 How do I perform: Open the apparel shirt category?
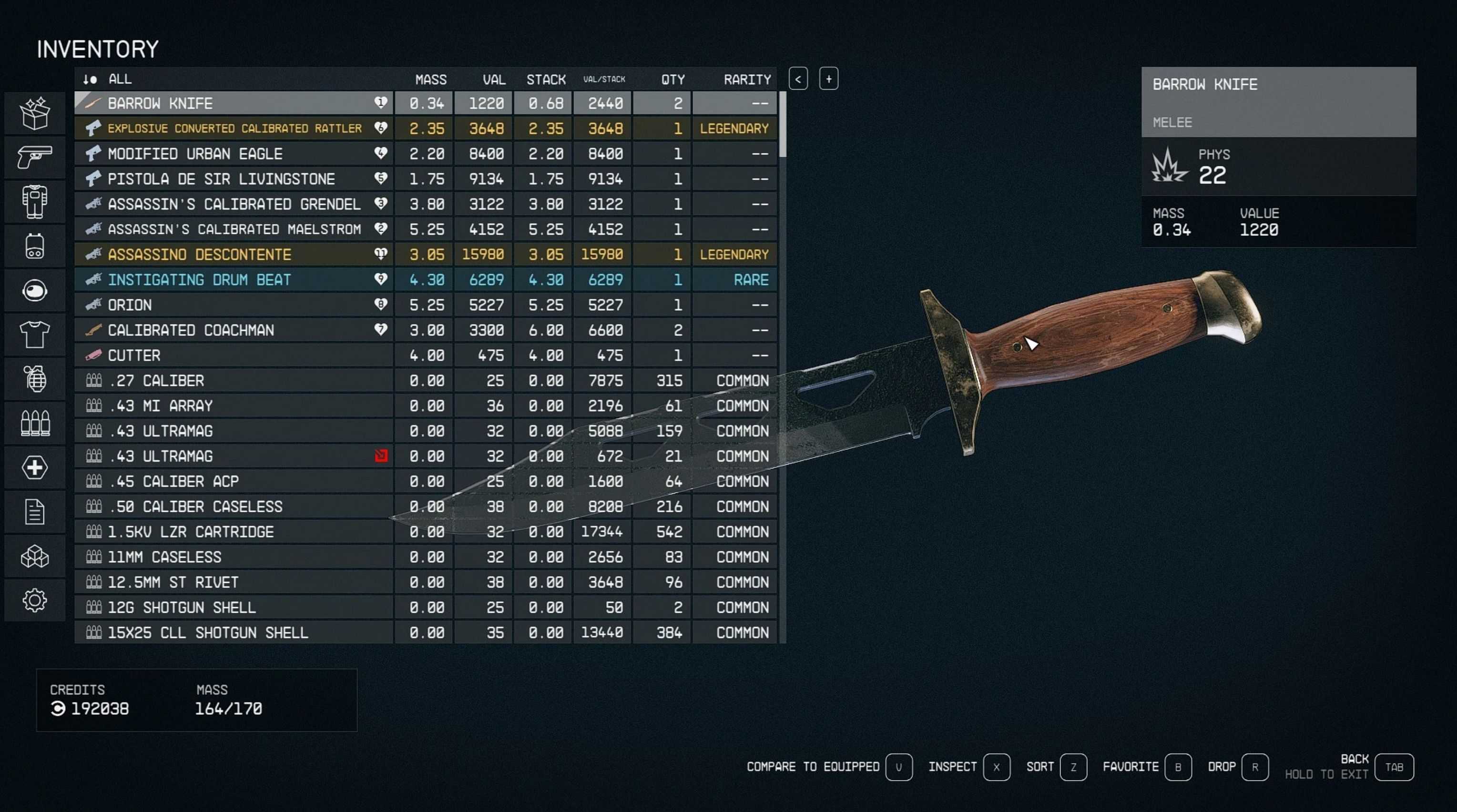click(34, 335)
